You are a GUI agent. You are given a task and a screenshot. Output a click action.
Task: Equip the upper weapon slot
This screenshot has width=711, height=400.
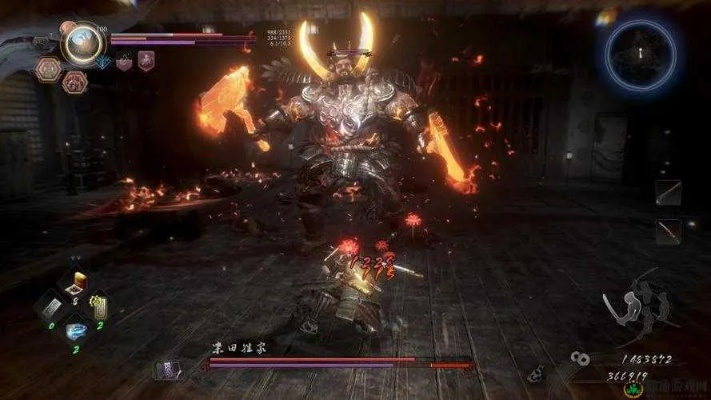(668, 193)
